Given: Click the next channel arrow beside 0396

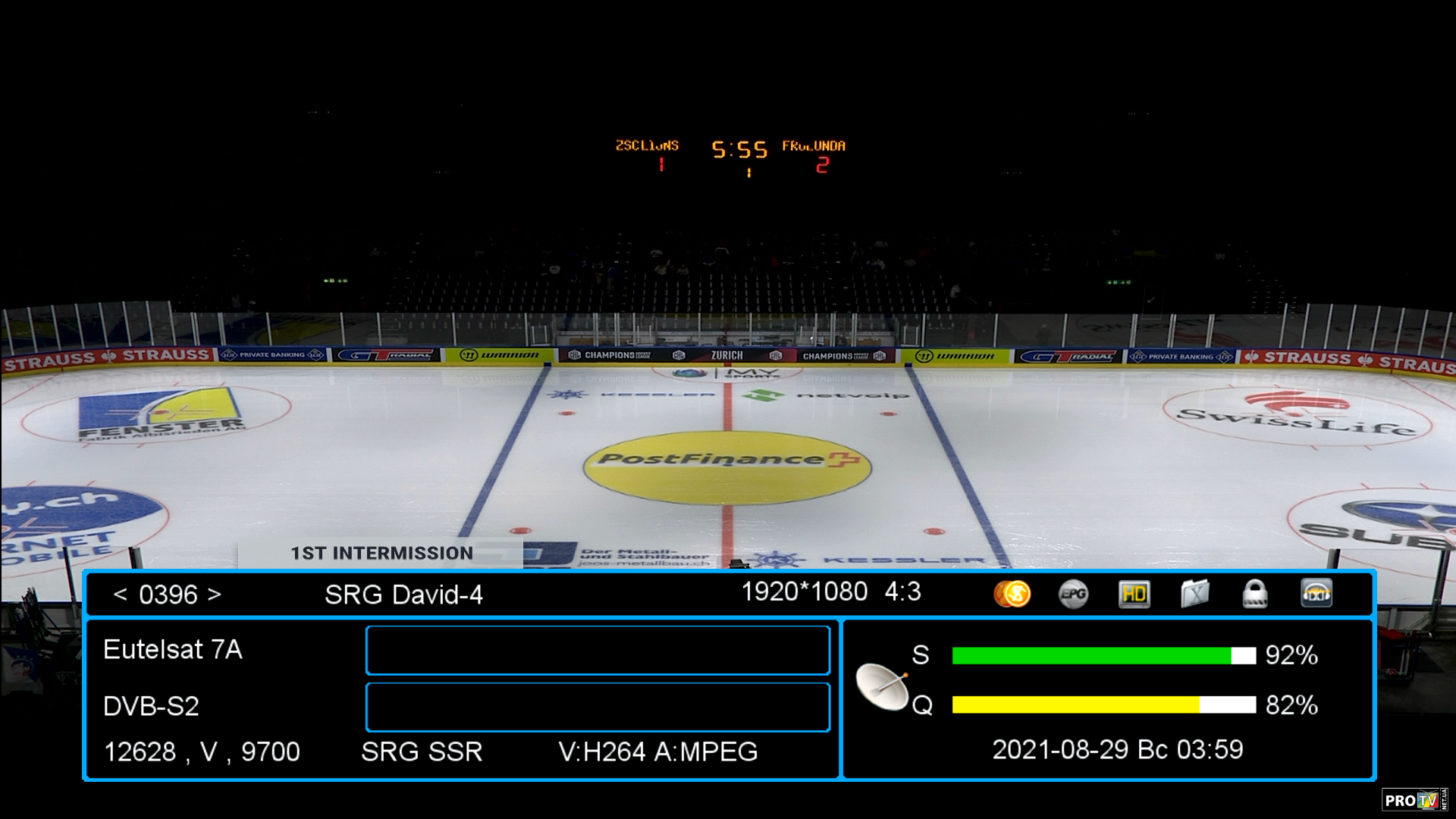Looking at the screenshot, I should (x=215, y=595).
